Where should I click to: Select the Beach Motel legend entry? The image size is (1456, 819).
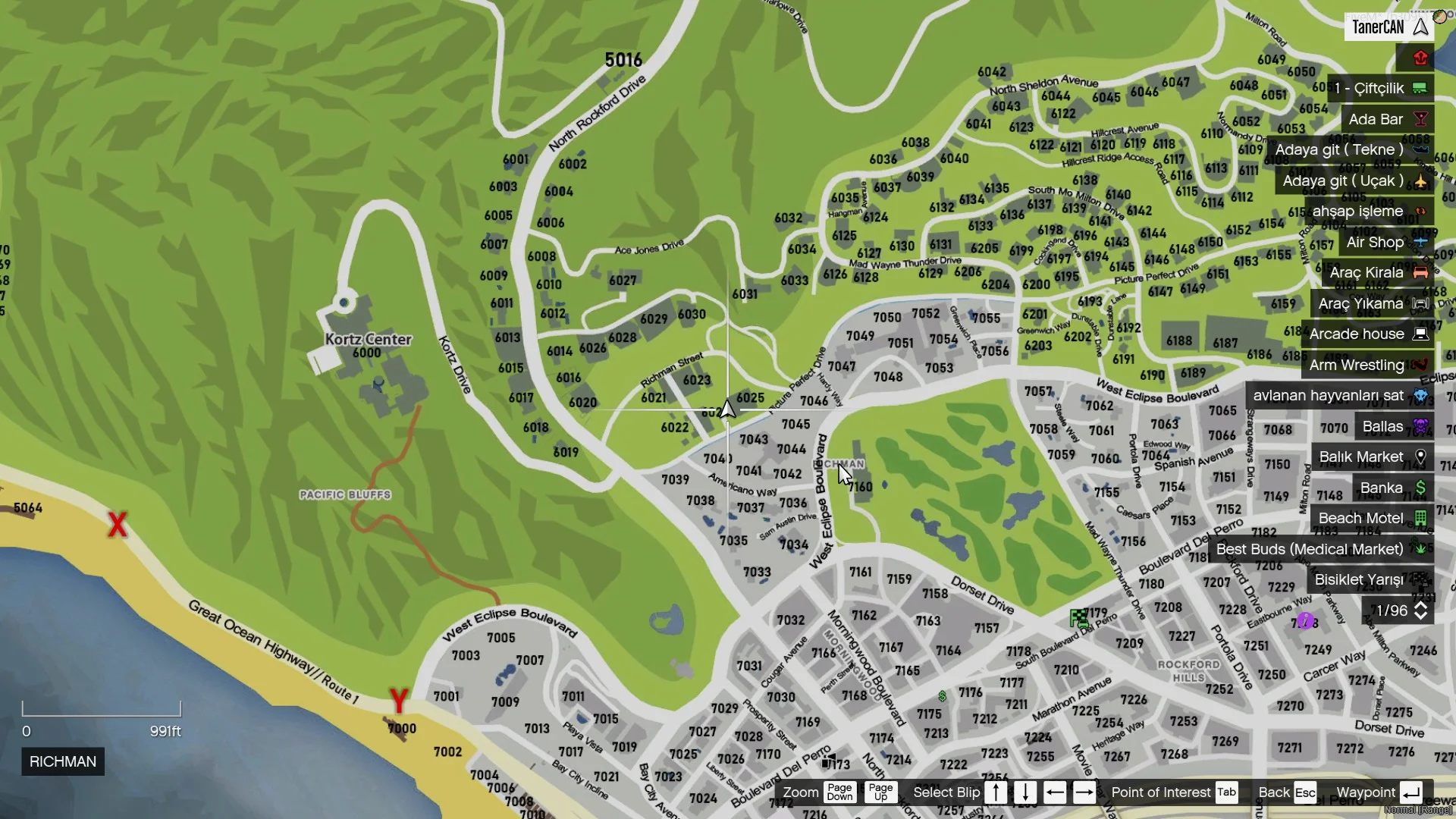click(x=1372, y=519)
